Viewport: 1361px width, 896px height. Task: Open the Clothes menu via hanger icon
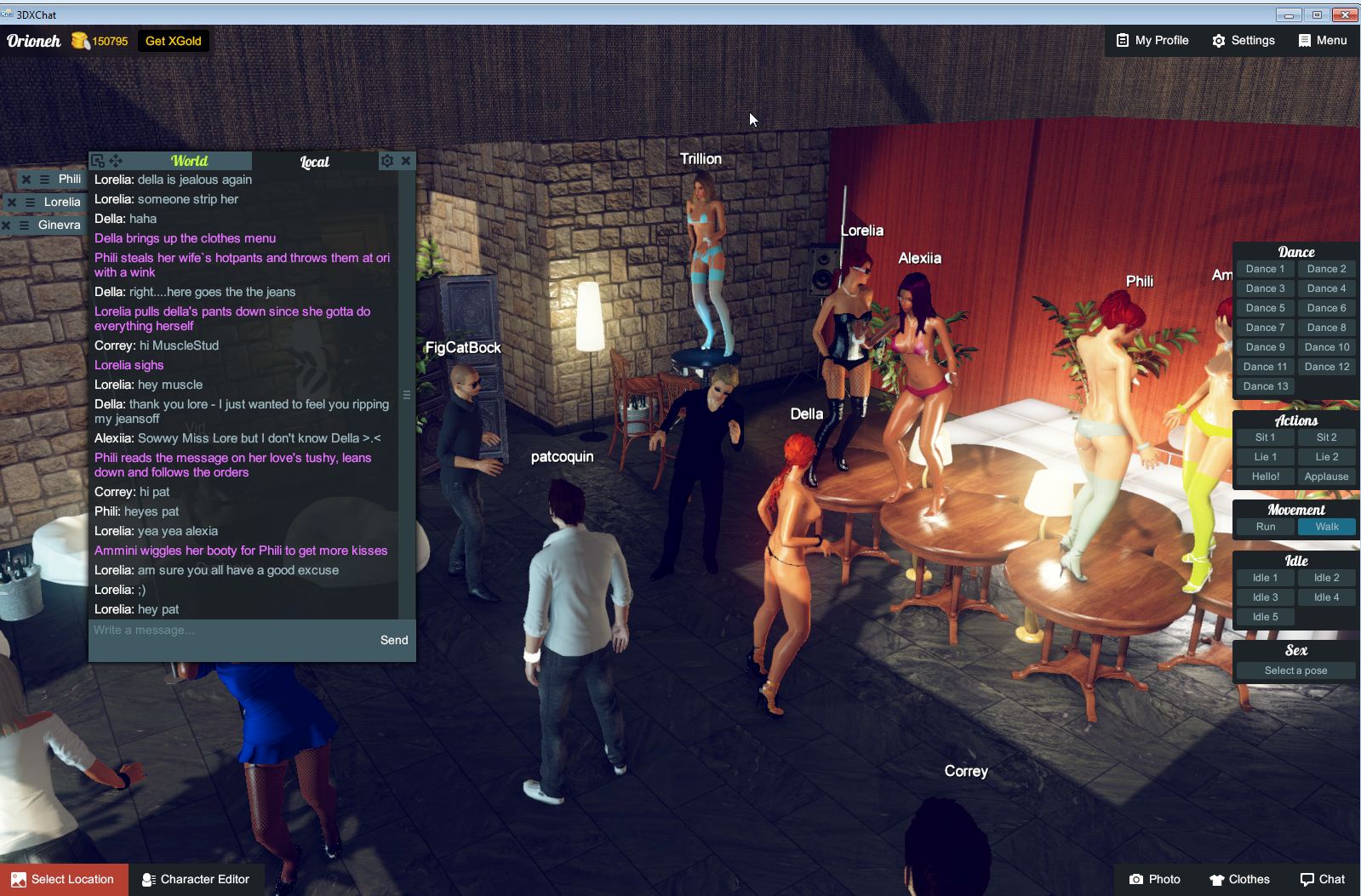point(1238,879)
